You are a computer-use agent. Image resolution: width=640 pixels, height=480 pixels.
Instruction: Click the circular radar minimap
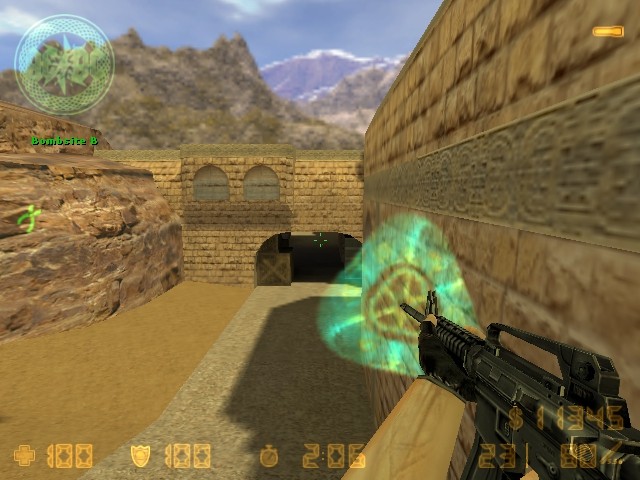[x=64, y=64]
